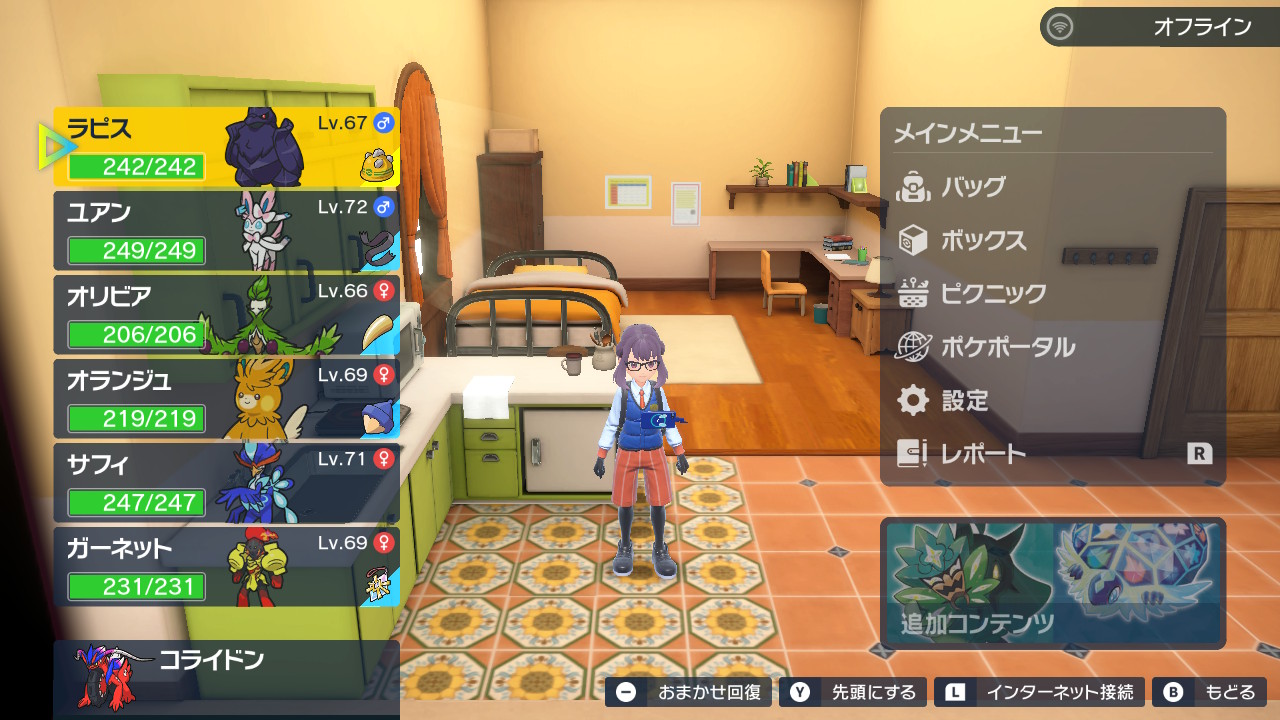
Task: Click もどる to go back
Action: 1210,692
